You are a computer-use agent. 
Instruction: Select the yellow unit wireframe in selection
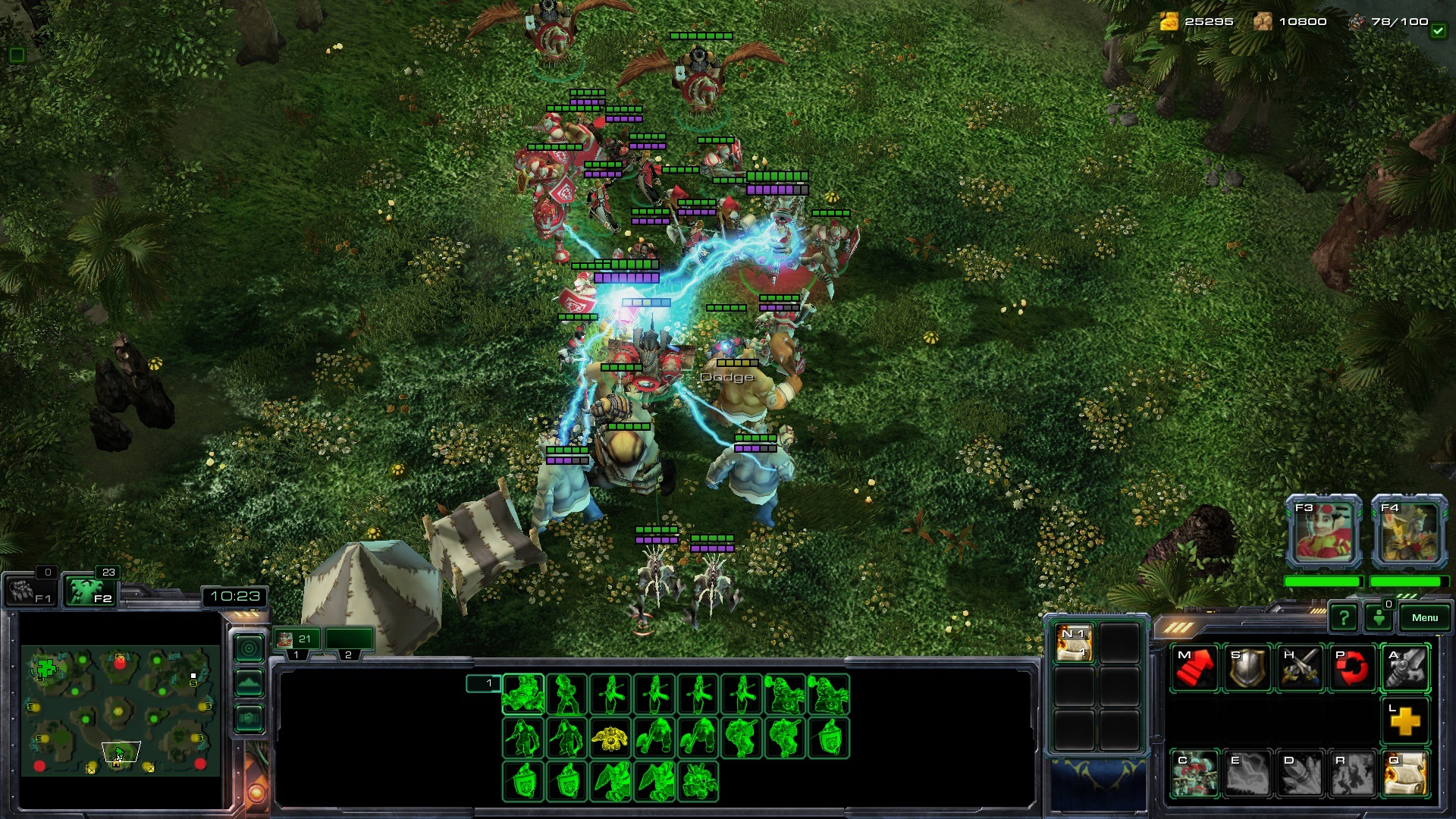tap(610, 737)
